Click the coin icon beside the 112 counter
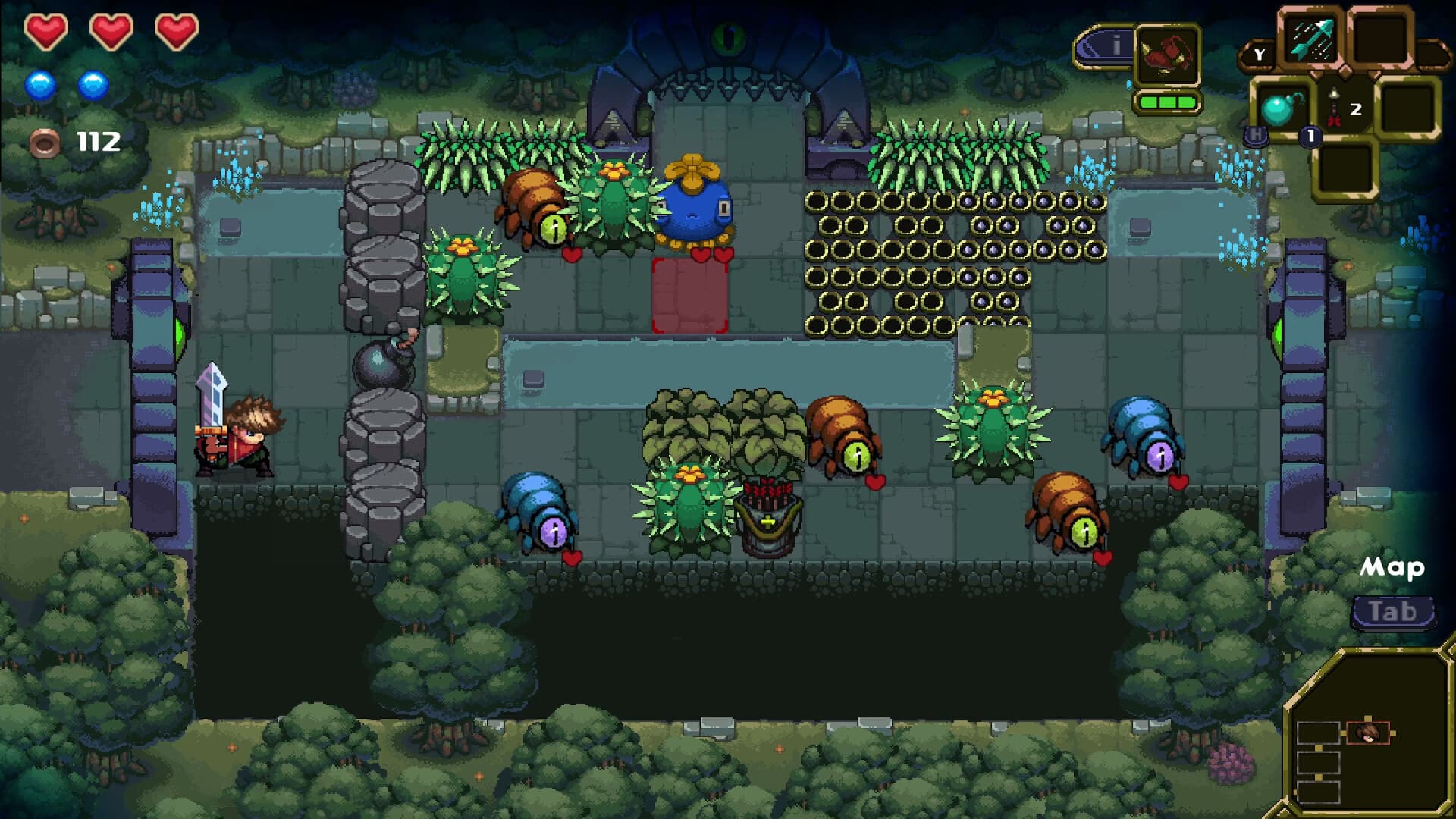Image resolution: width=1456 pixels, height=819 pixels. tap(45, 141)
